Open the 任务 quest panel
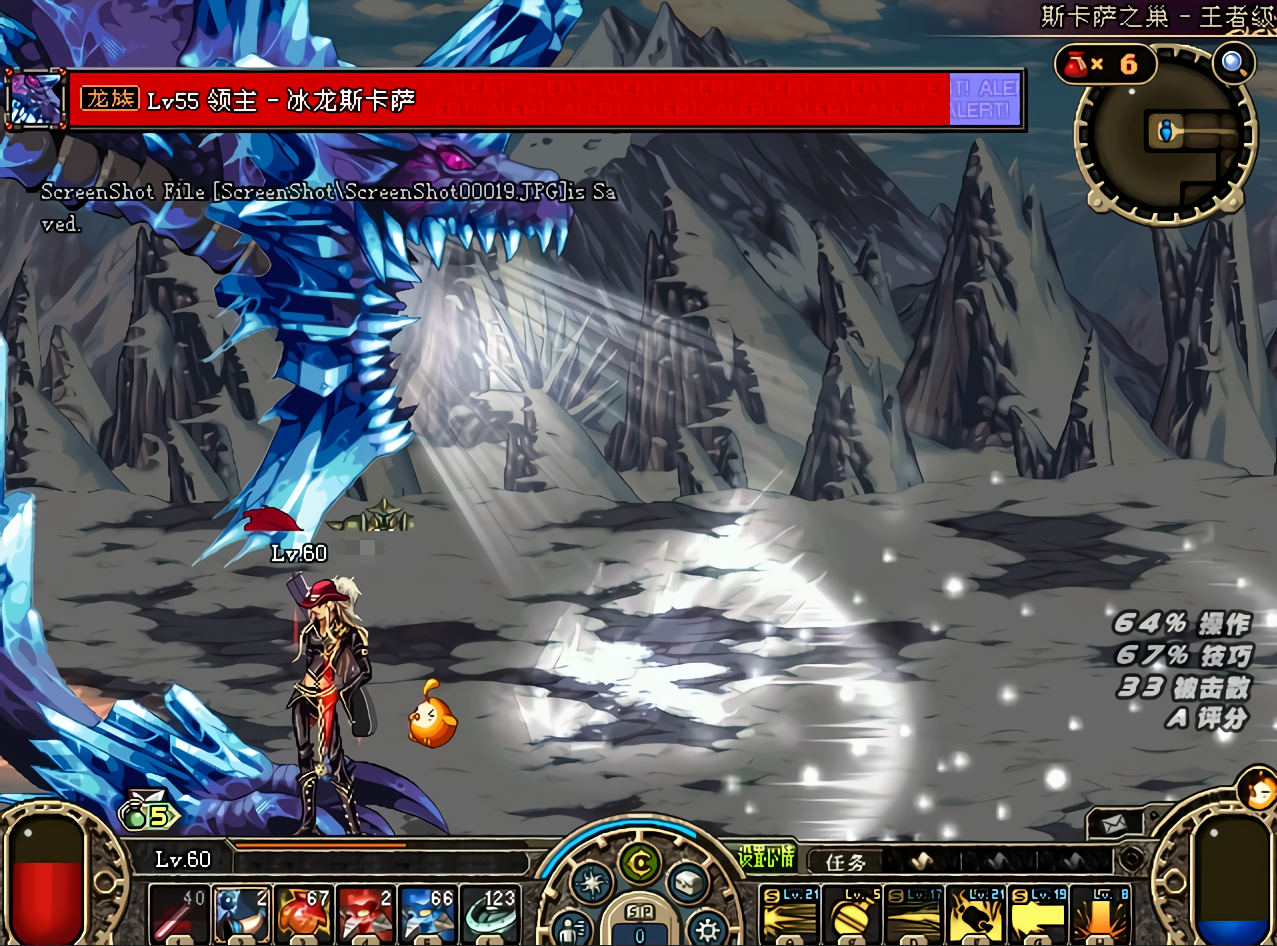Viewport: 1277px width, 946px height. [x=846, y=862]
